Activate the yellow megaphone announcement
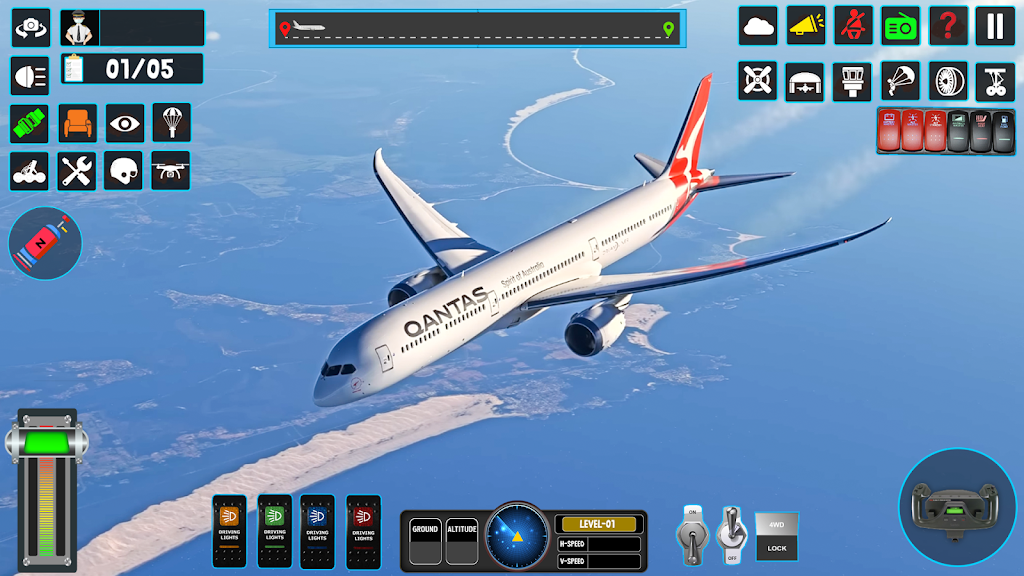Viewport: 1024px width, 576px height. tap(806, 26)
